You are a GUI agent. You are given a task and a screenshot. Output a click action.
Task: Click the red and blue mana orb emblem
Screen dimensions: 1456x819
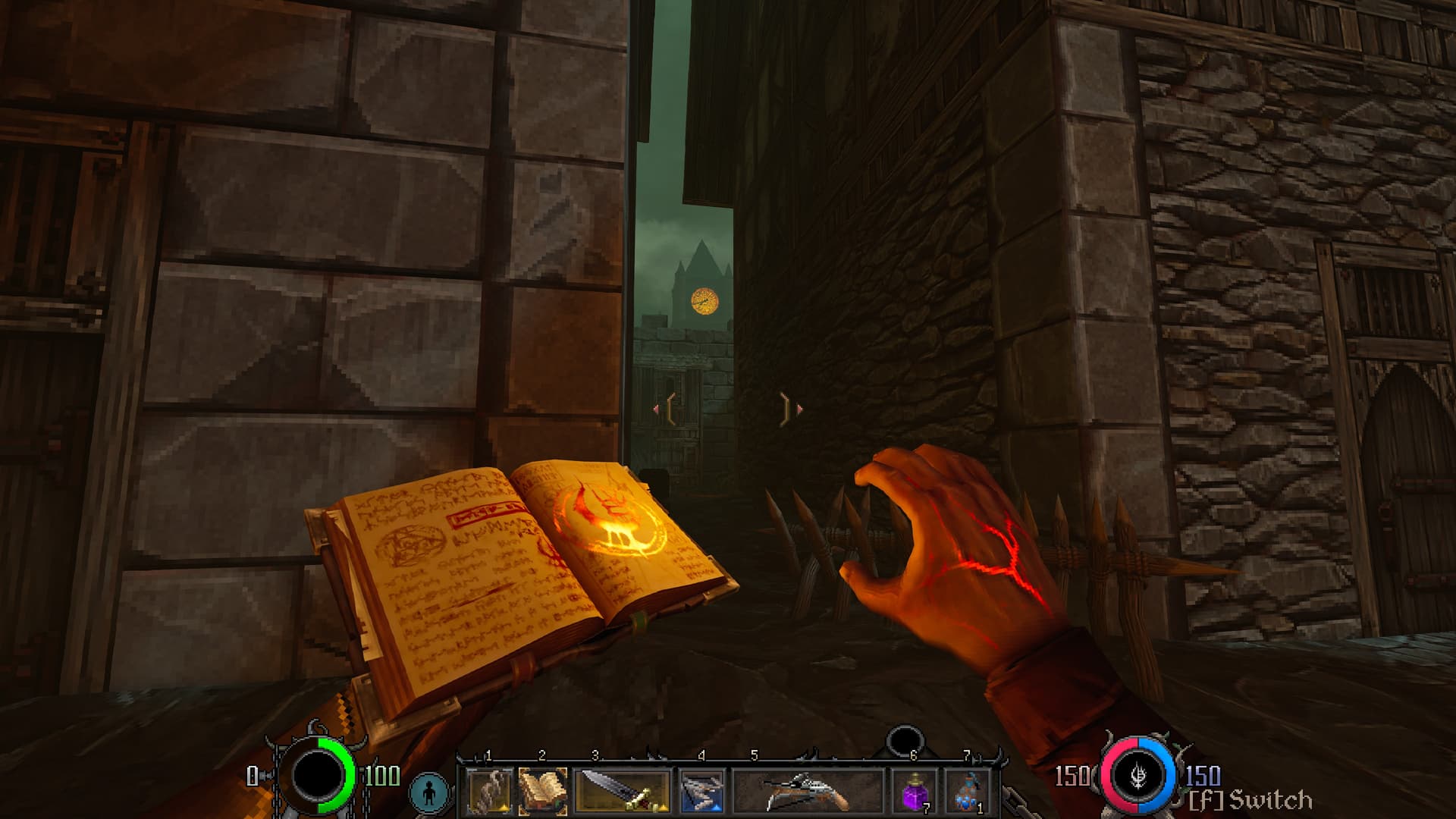point(1139,777)
